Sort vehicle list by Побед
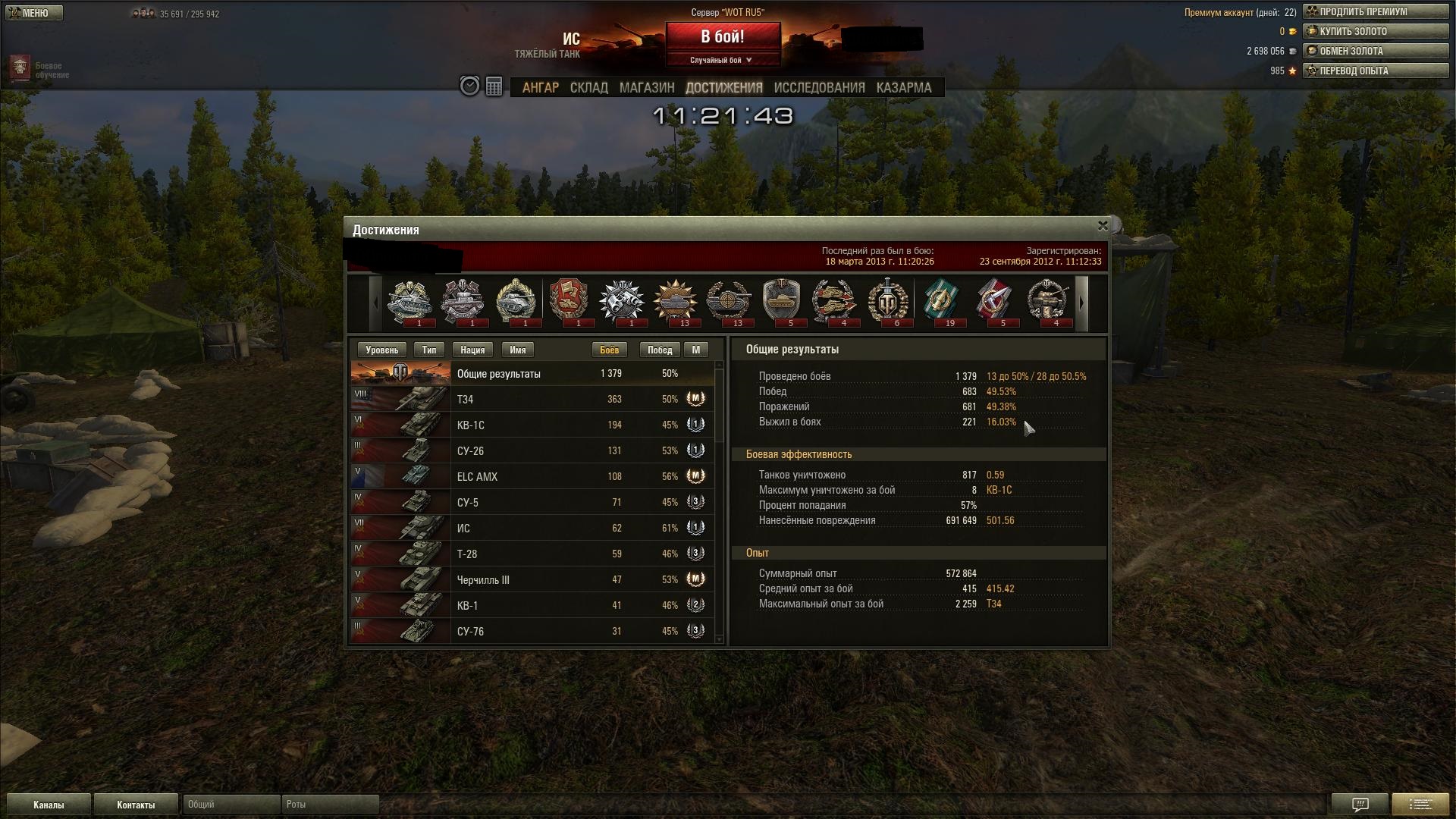 click(659, 350)
